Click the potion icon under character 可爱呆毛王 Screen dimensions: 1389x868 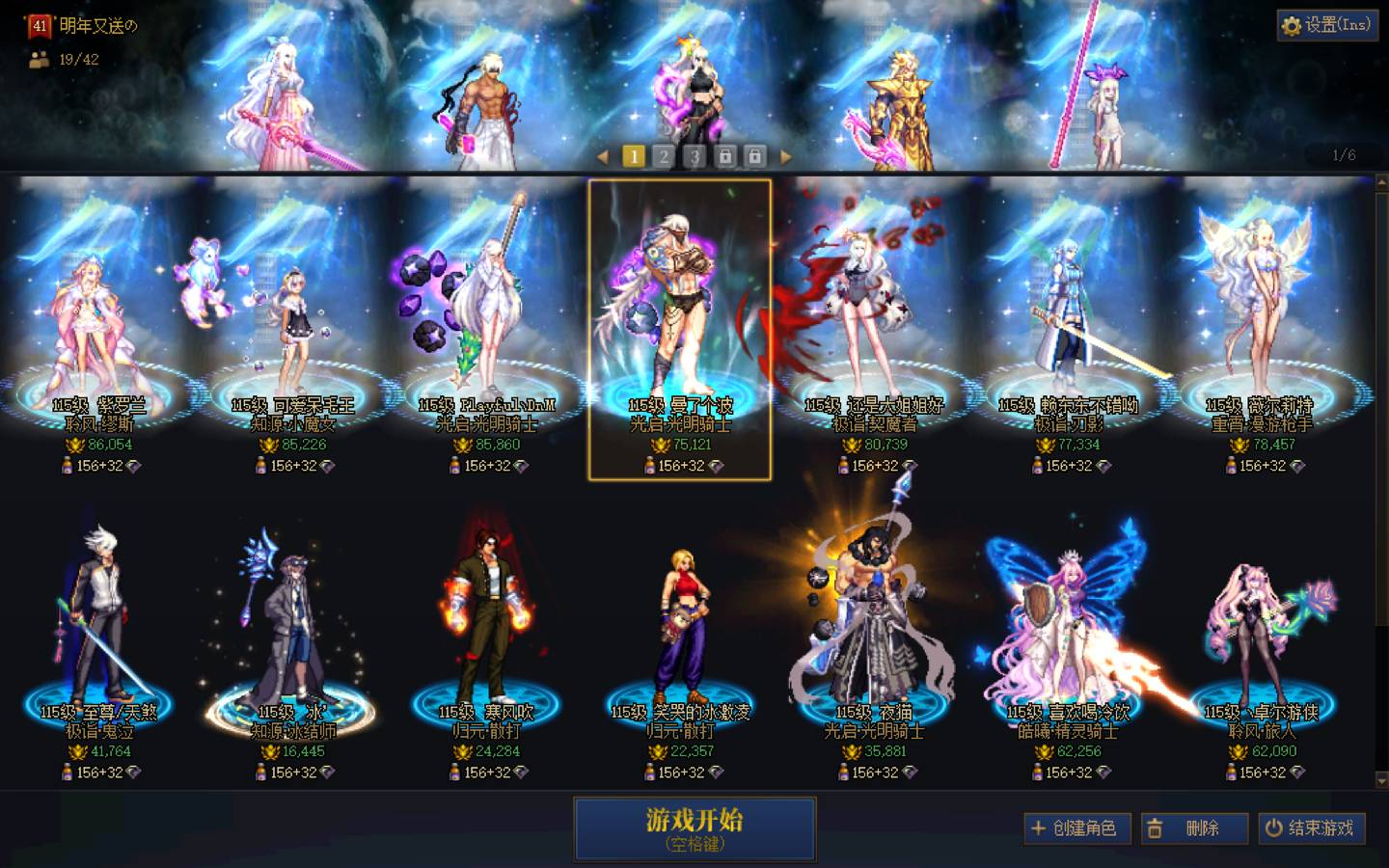tap(261, 468)
